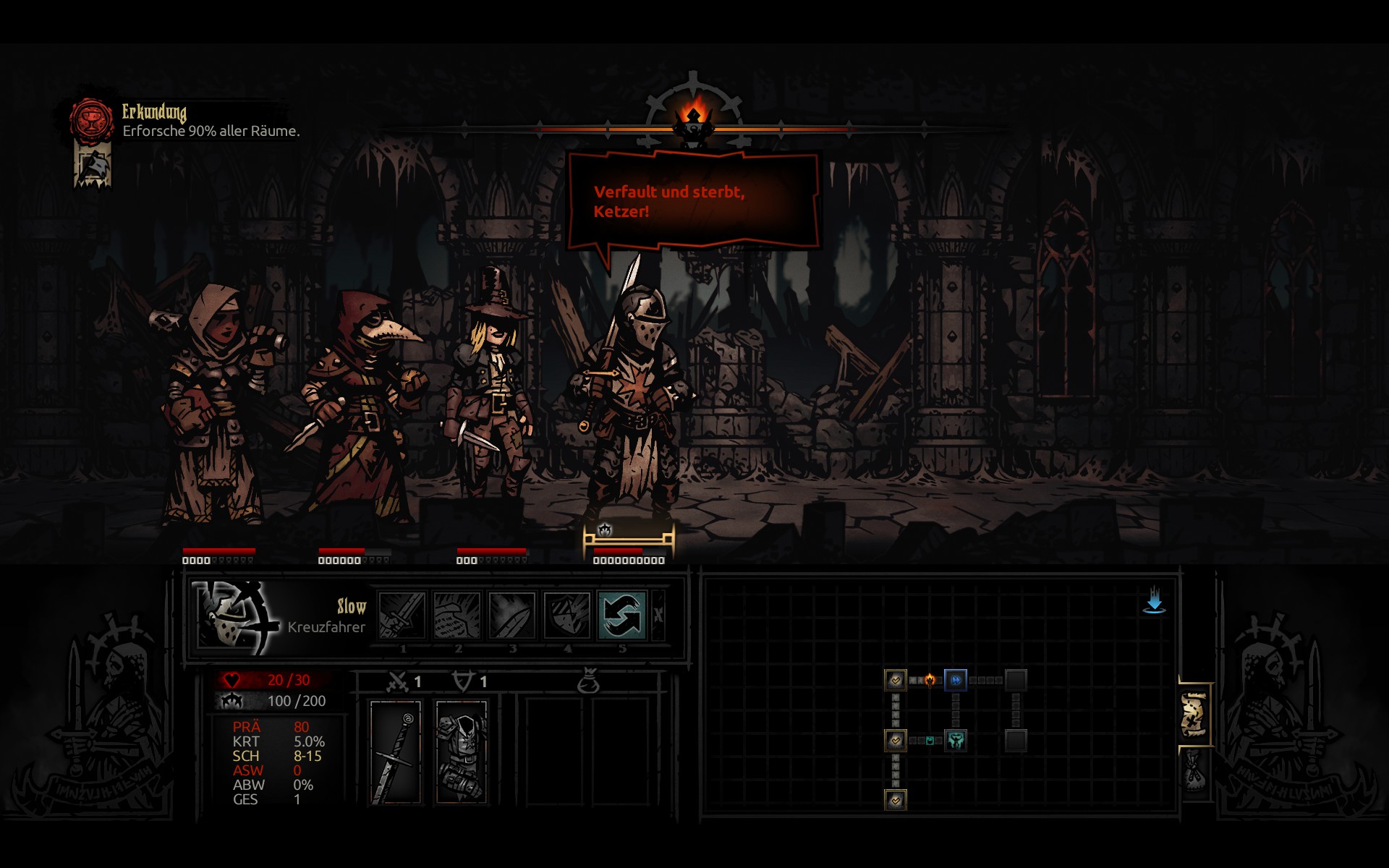Choose the sword strike skill numbered 1
Screen dimensions: 1389x868
tap(402, 615)
